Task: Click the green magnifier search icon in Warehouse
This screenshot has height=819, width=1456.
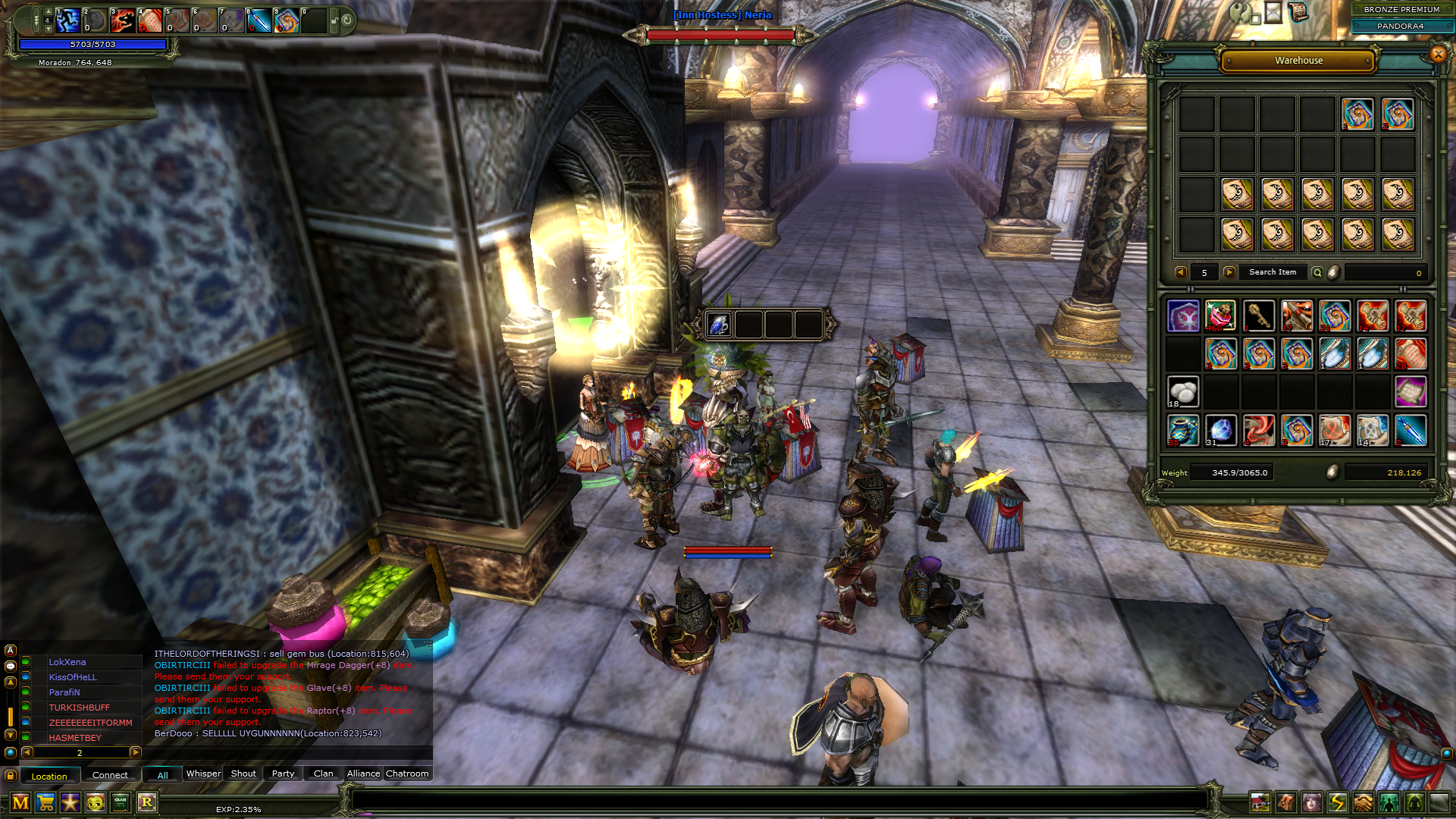Action: 1319,273
